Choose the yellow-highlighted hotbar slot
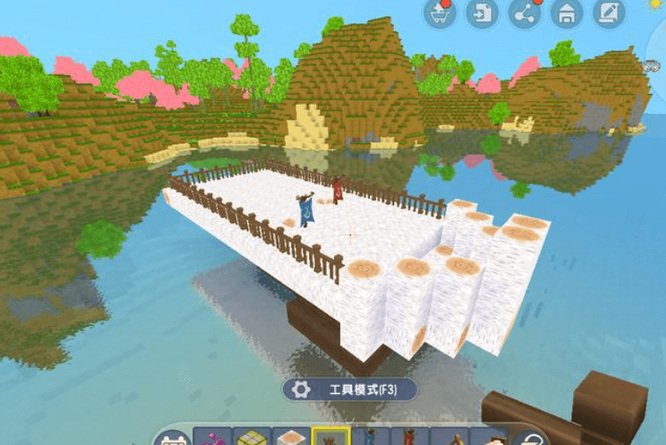 coord(330,438)
